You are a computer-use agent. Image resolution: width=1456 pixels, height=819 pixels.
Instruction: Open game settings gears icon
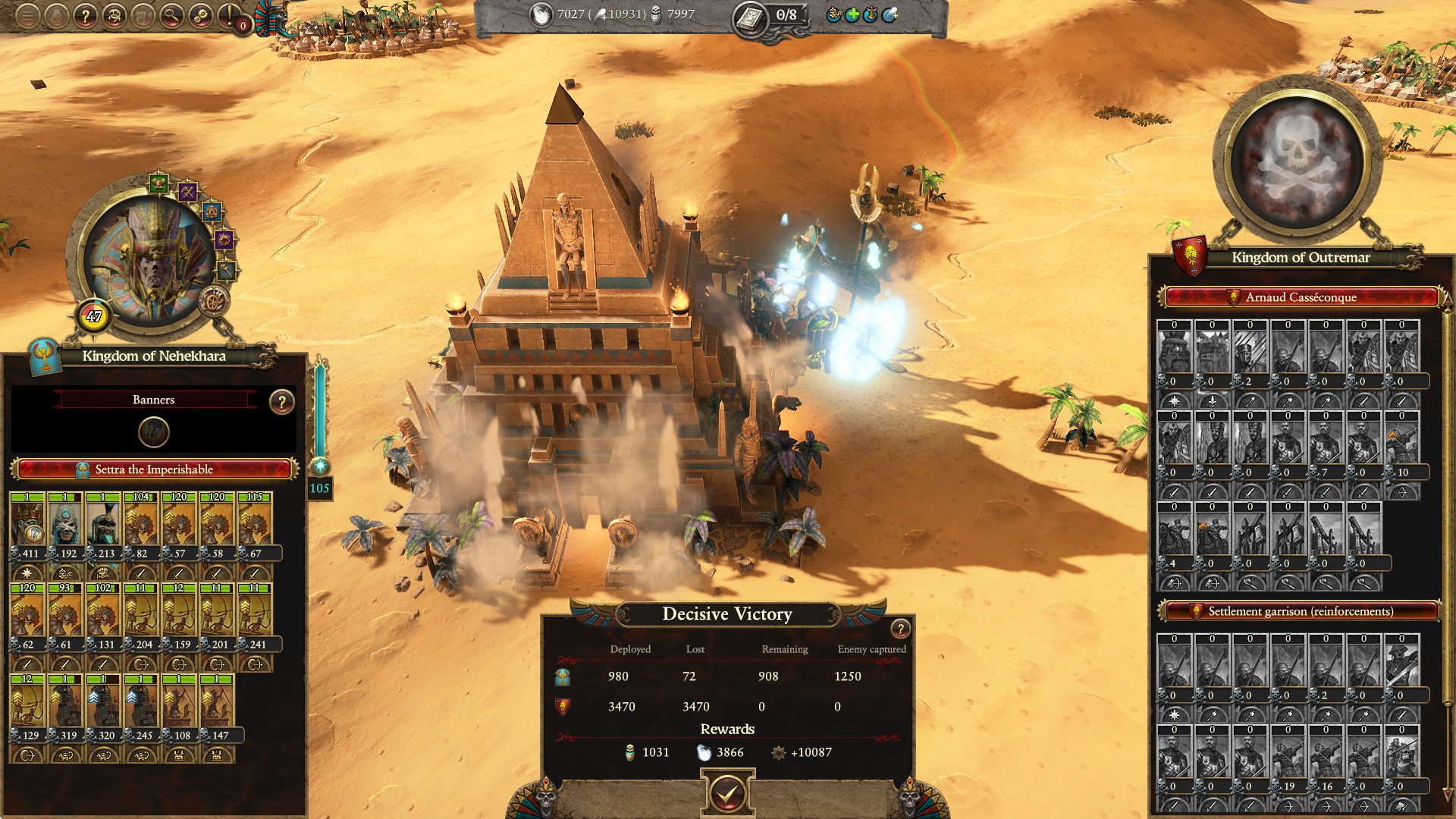(x=201, y=16)
